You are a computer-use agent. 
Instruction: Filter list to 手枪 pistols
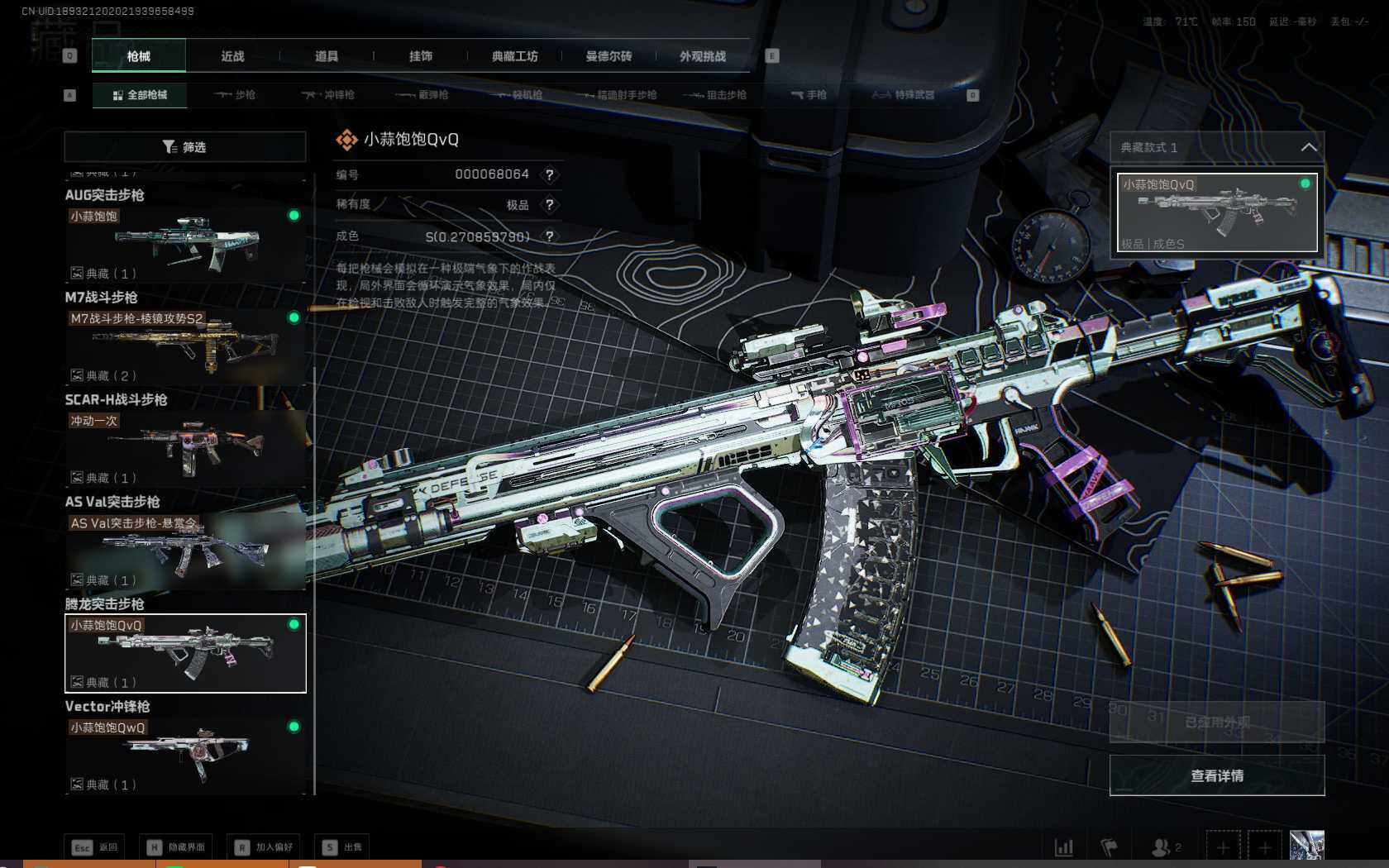[809, 95]
